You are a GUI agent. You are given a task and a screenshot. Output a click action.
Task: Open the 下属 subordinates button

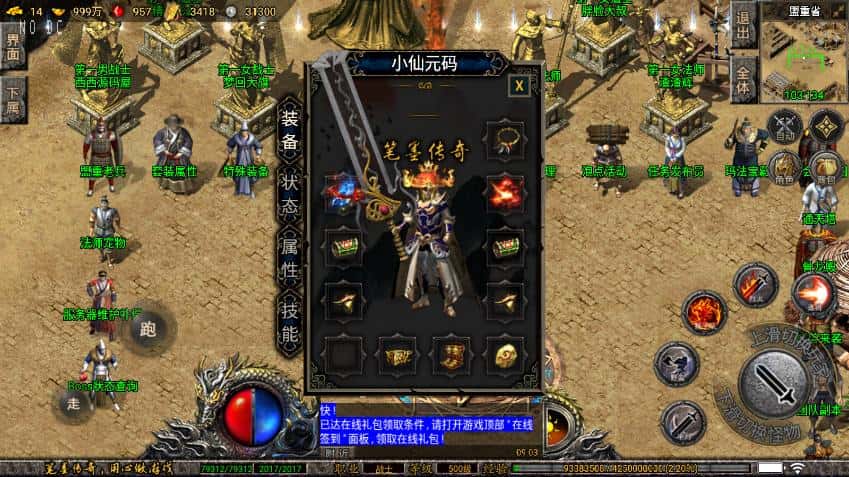tap(13, 99)
